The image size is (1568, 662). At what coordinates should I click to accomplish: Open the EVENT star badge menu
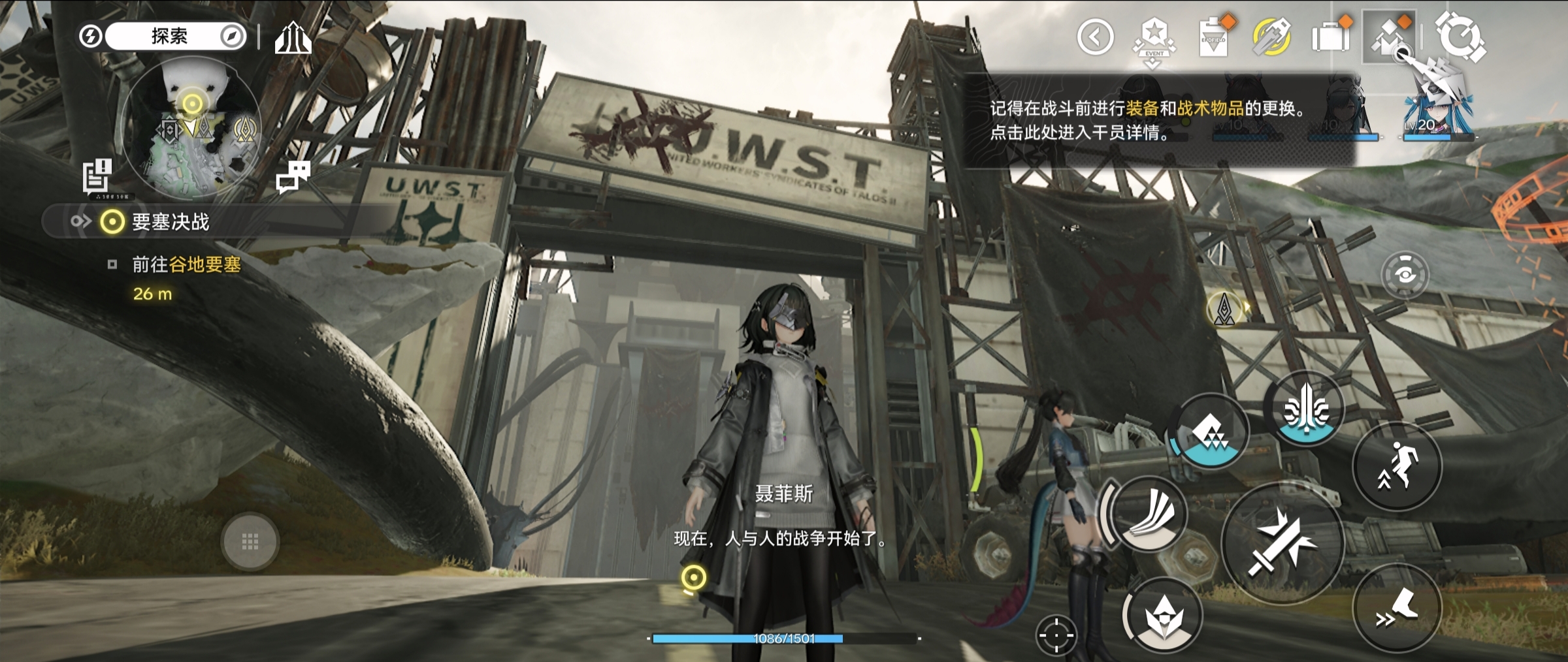[1154, 38]
